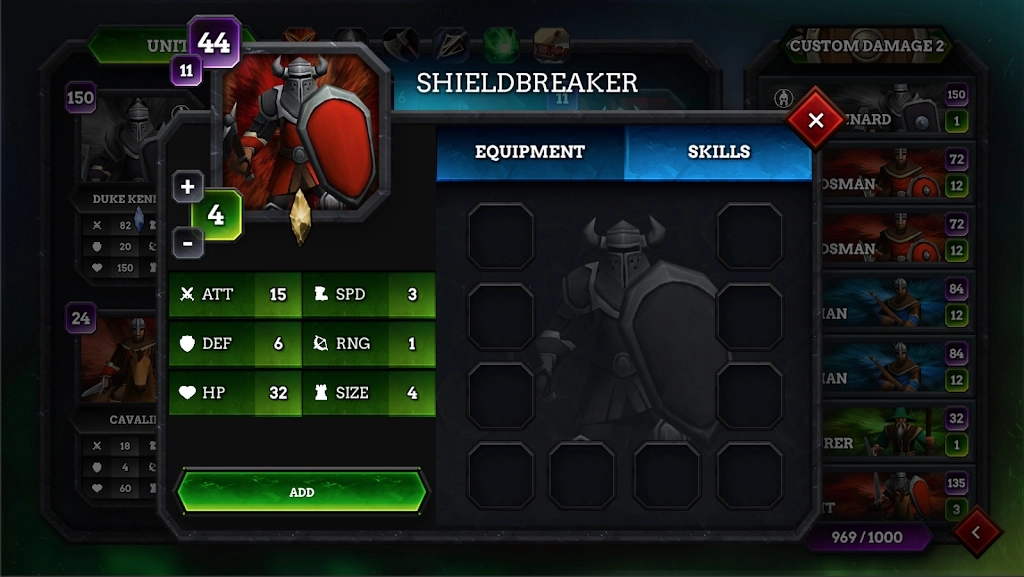Add the Shieldbreaker to the army
This screenshot has height=577, width=1024.
pos(302,492)
